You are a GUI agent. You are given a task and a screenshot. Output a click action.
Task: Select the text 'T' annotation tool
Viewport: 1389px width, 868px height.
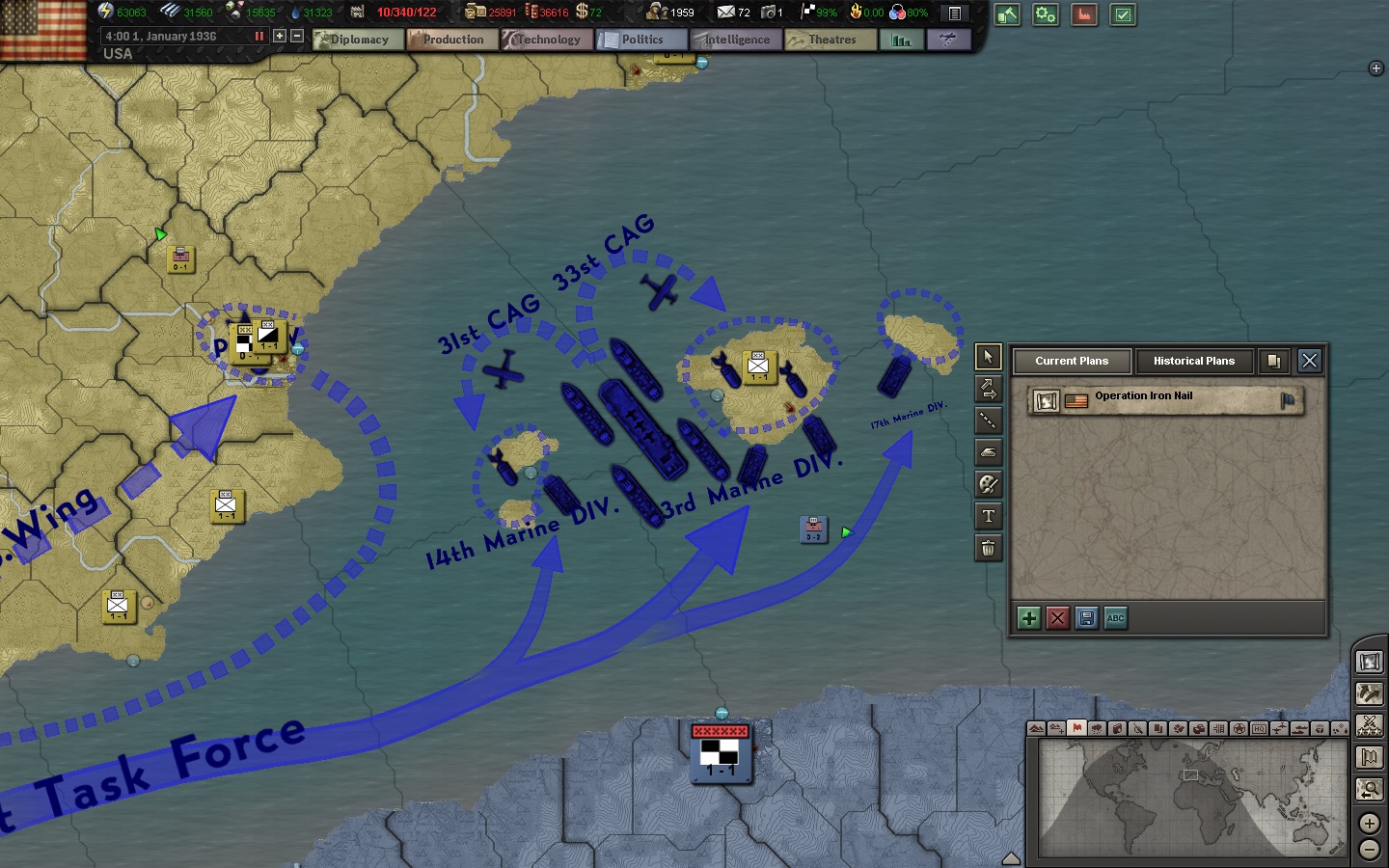[988, 516]
